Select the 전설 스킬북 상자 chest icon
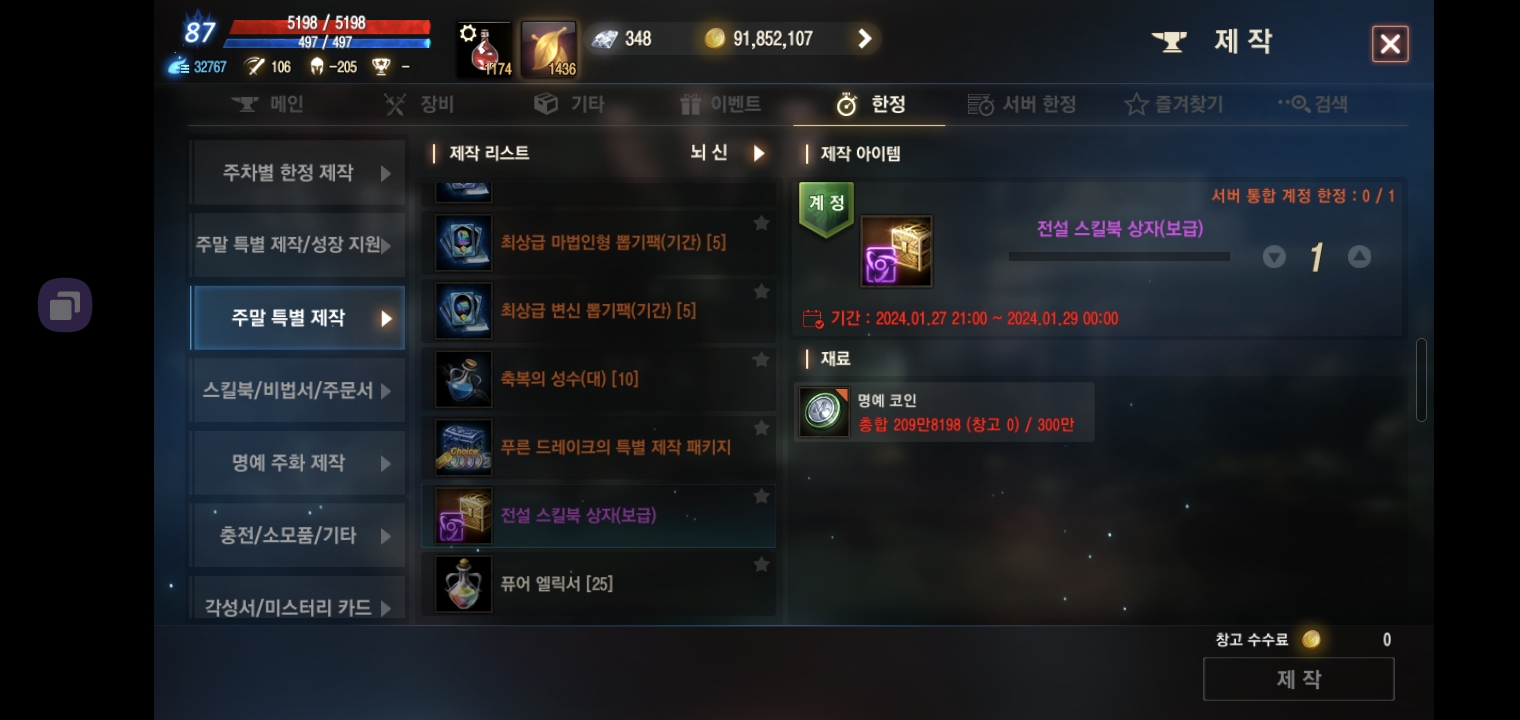Screen dimensions: 1520x720 pos(463,515)
